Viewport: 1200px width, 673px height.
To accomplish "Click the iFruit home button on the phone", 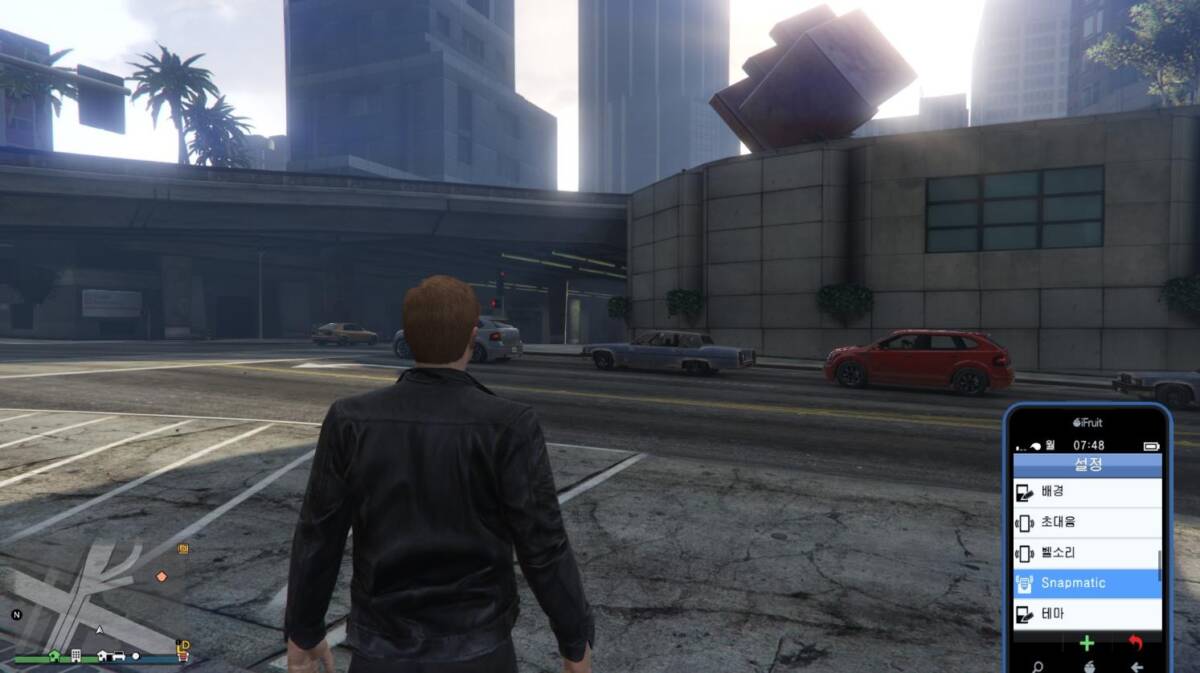I will pyautogui.click(x=1087, y=666).
